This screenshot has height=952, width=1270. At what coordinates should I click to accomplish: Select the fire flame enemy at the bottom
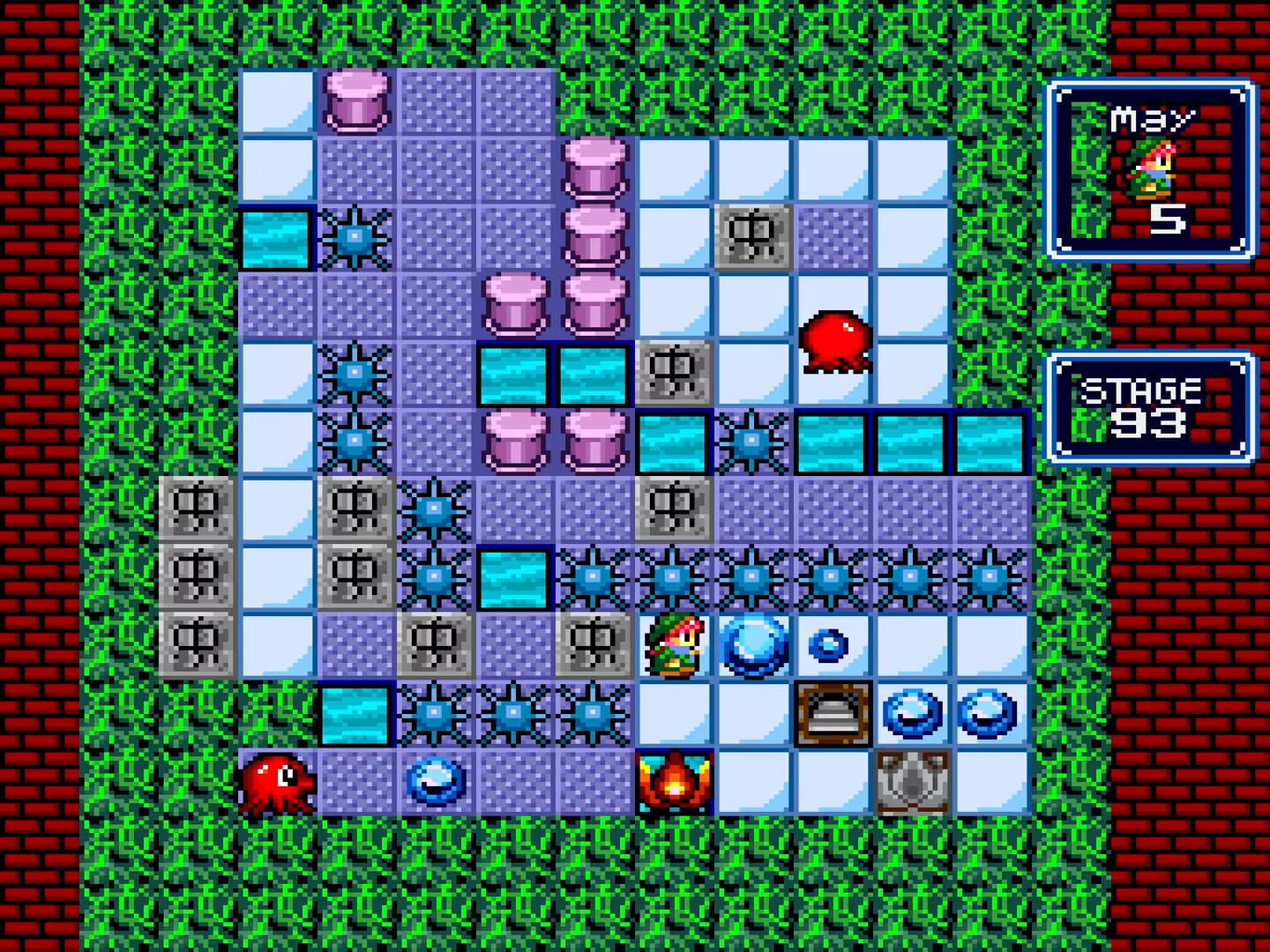coord(674,780)
